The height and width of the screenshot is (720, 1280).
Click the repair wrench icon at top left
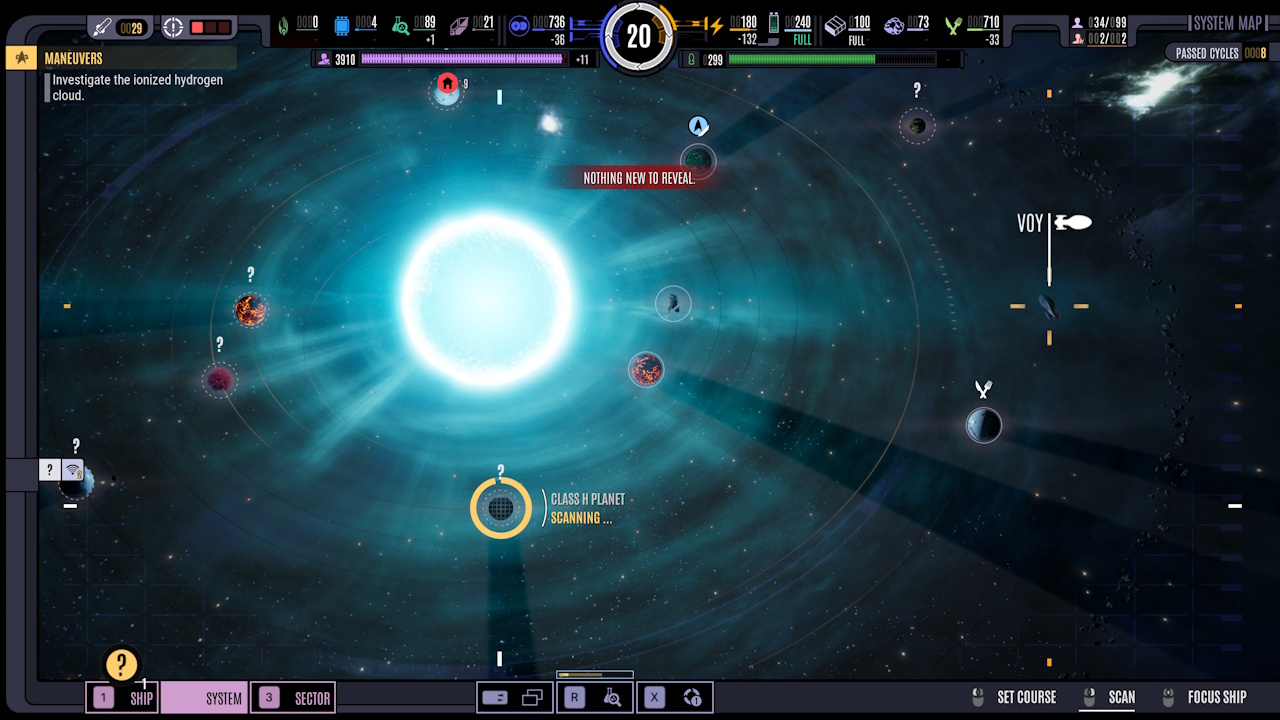(100, 26)
